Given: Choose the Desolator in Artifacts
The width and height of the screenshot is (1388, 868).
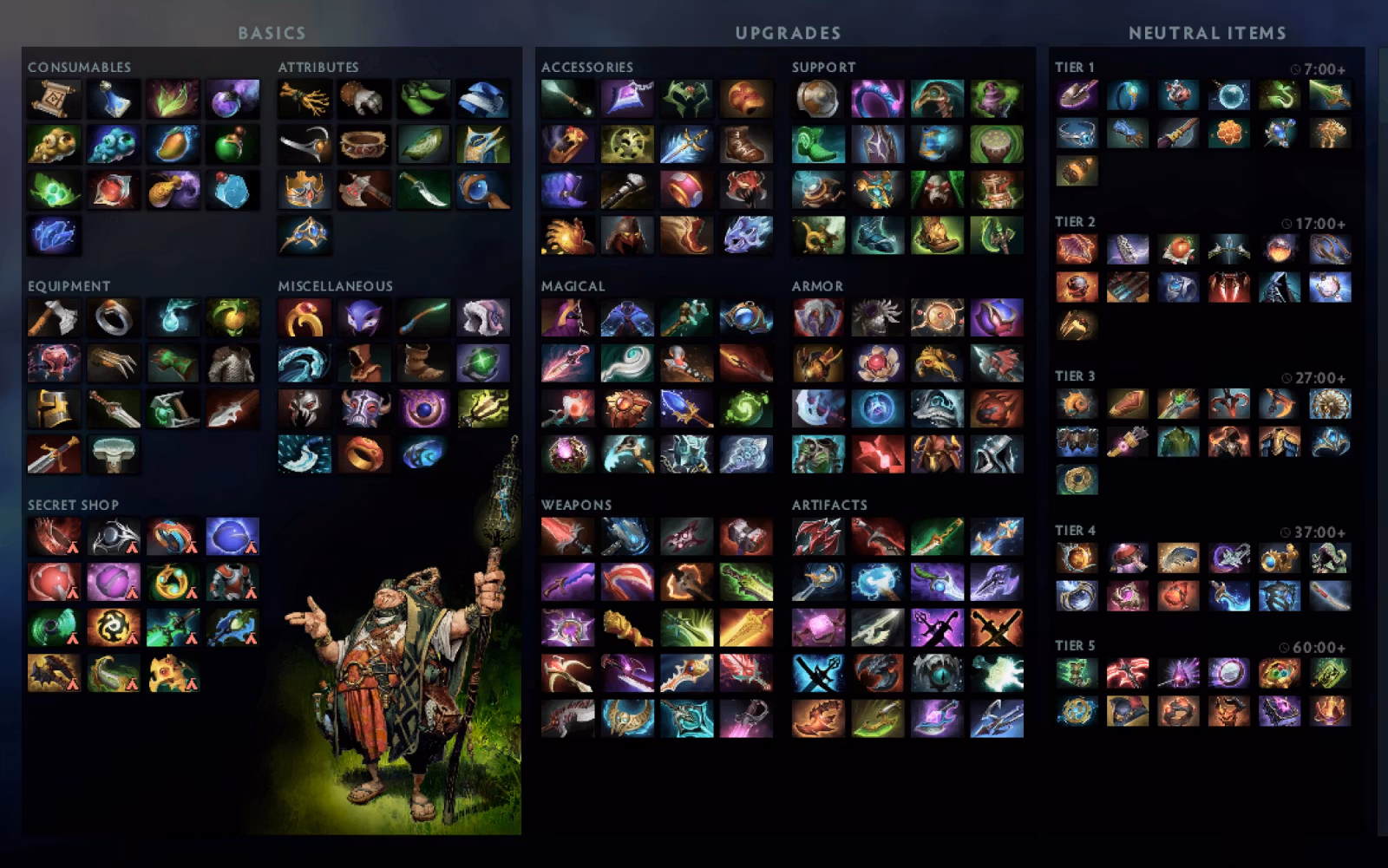Looking at the screenshot, I should tap(877, 537).
